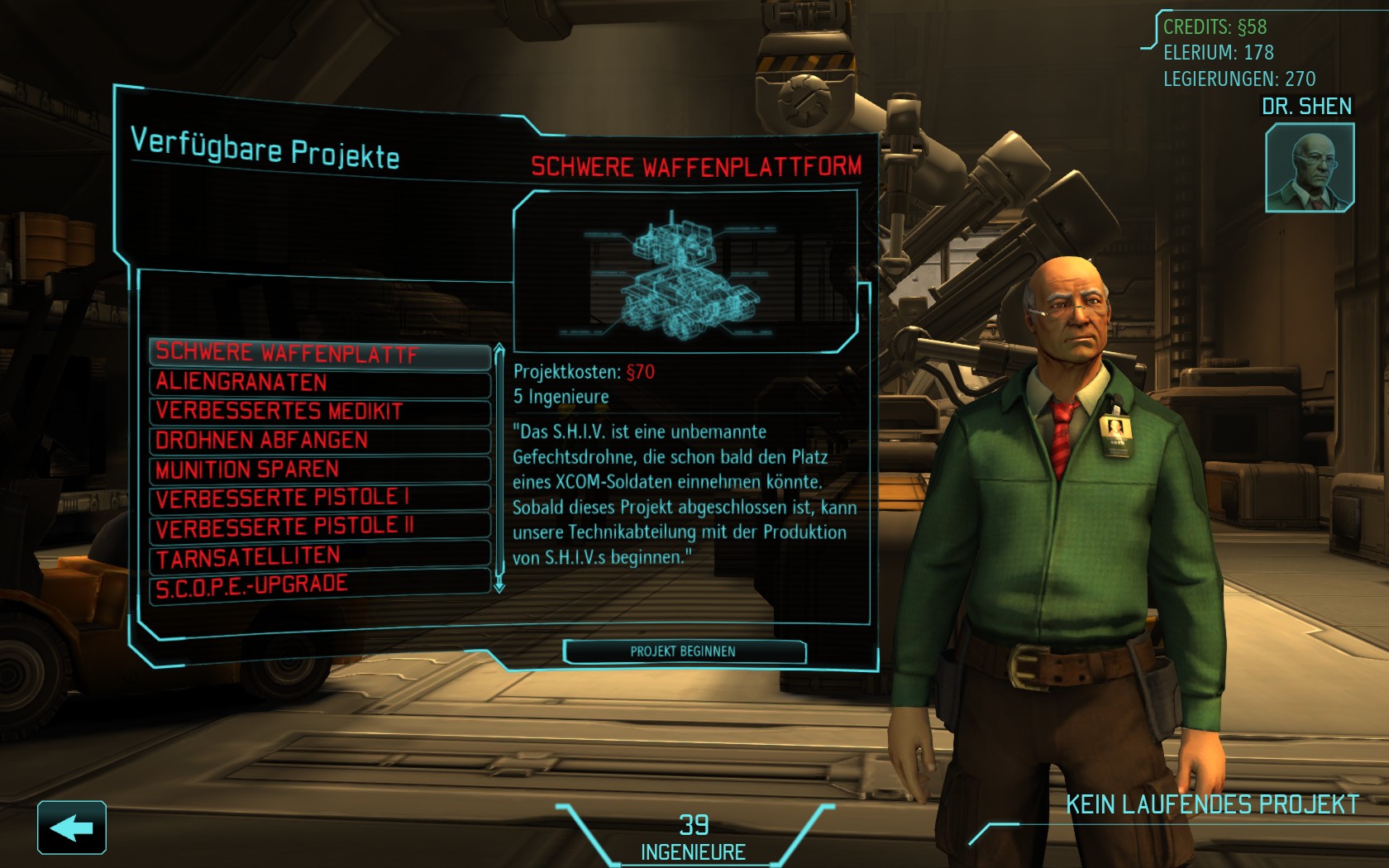The image size is (1389, 868).
Task: Pick the Drohnen Abfangen project
Action: (x=320, y=441)
